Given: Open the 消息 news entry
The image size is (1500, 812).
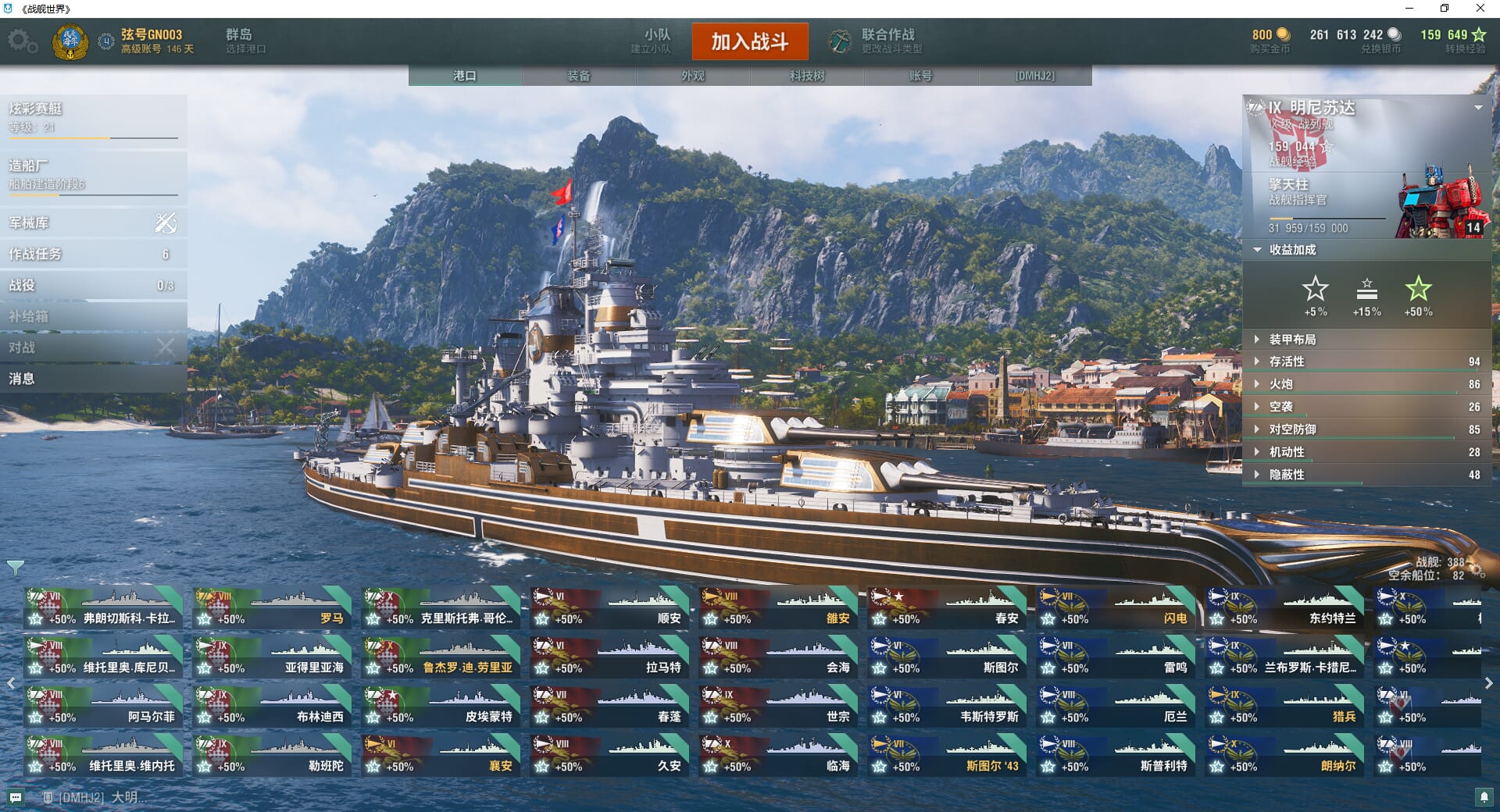Looking at the screenshot, I should click(93, 379).
